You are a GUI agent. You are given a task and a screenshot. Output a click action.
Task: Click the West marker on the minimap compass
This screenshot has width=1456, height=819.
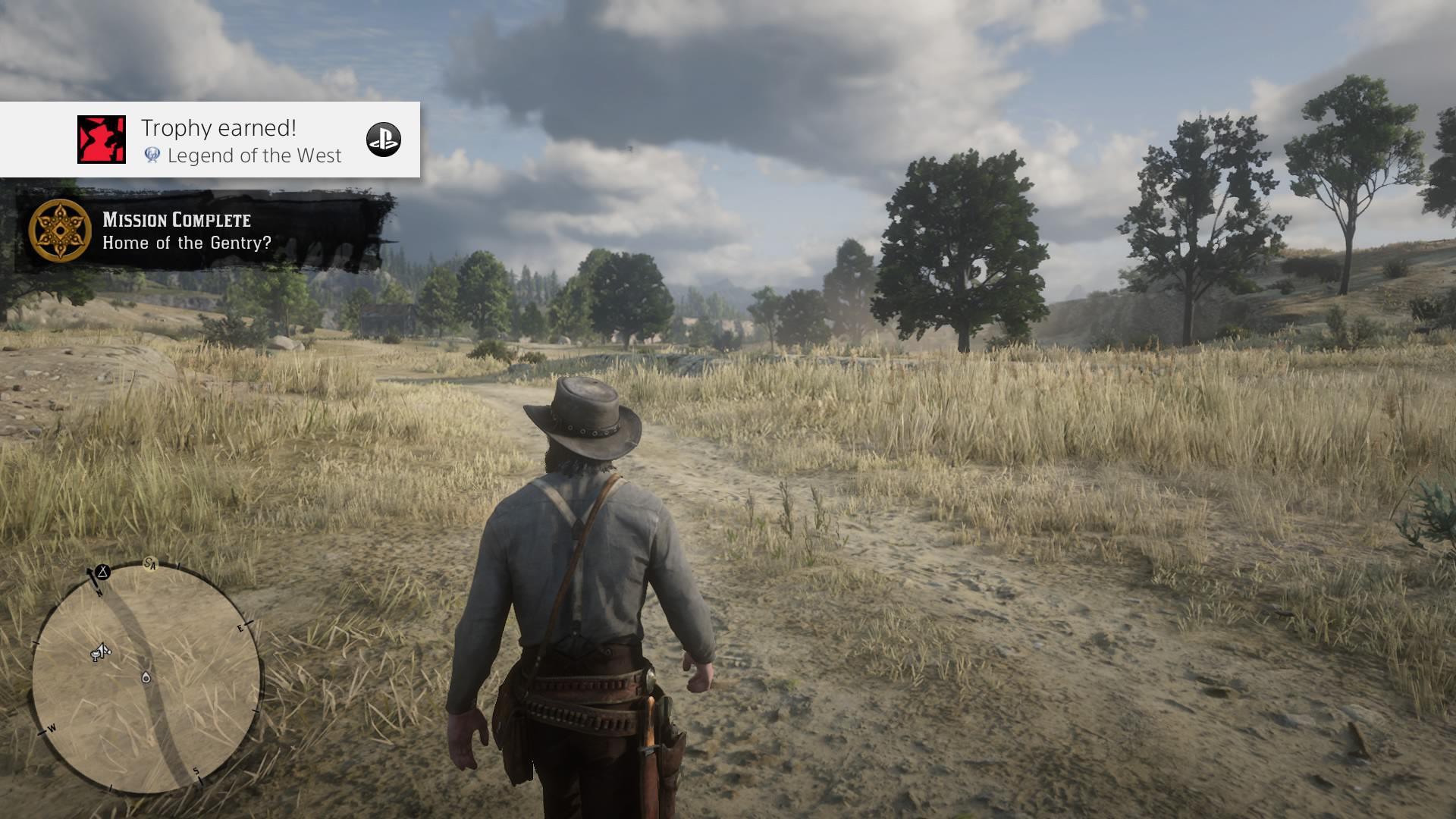[52, 728]
